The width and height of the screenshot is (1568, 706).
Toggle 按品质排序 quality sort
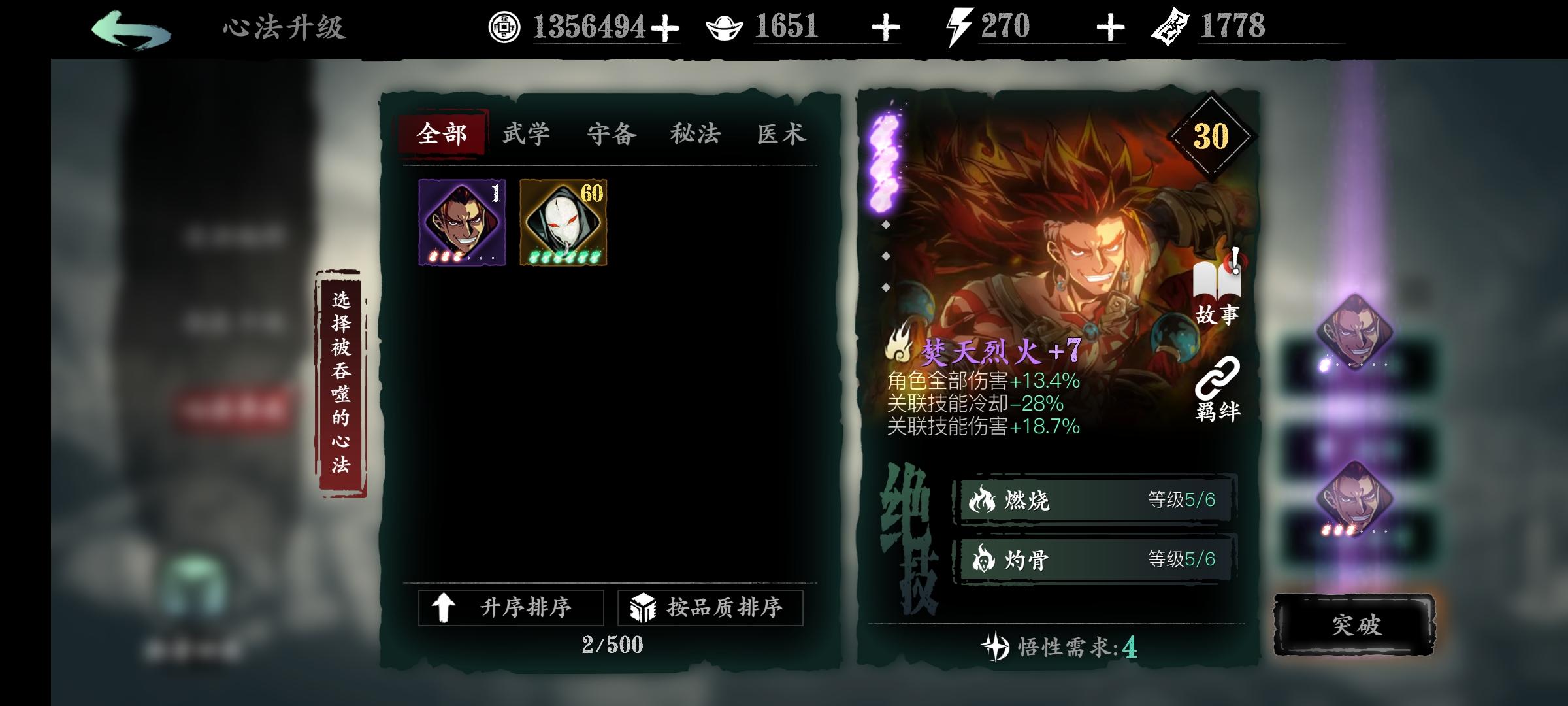(x=710, y=605)
